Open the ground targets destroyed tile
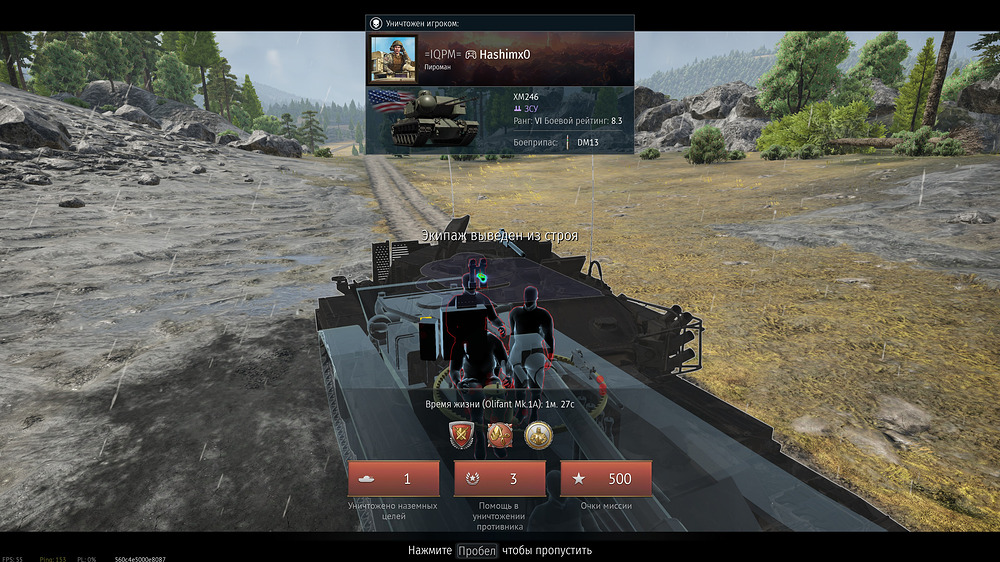The width and height of the screenshot is (1000, 562). 393,479
